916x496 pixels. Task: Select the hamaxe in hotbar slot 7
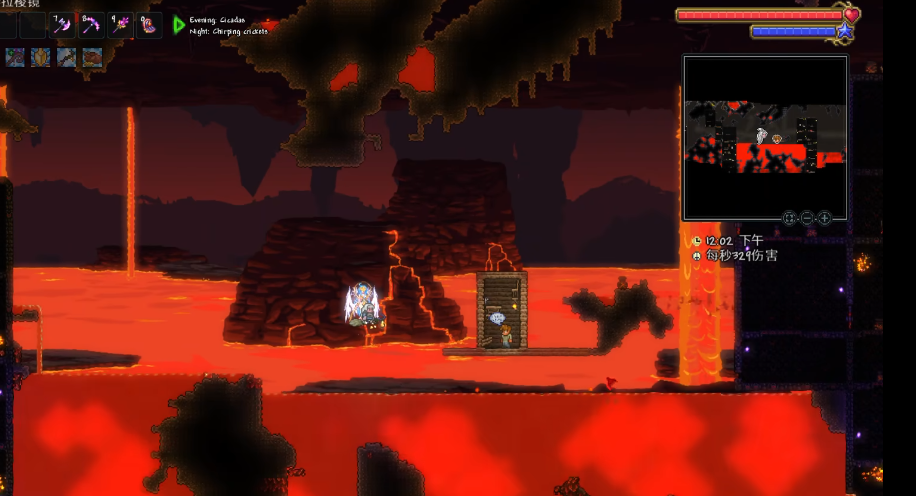coord(62,24)
